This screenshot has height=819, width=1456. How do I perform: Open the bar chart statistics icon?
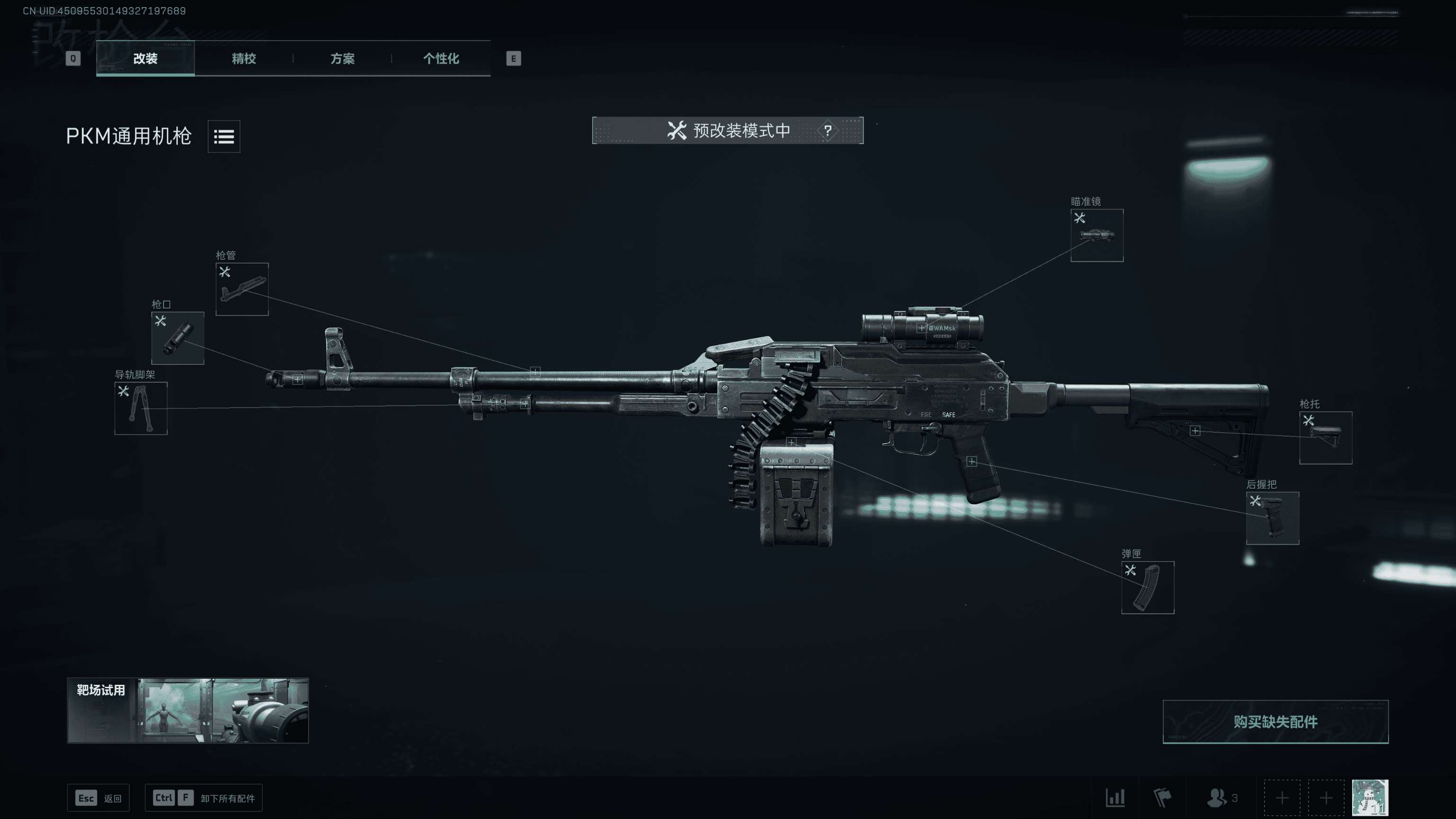(x=1115, y=798)
